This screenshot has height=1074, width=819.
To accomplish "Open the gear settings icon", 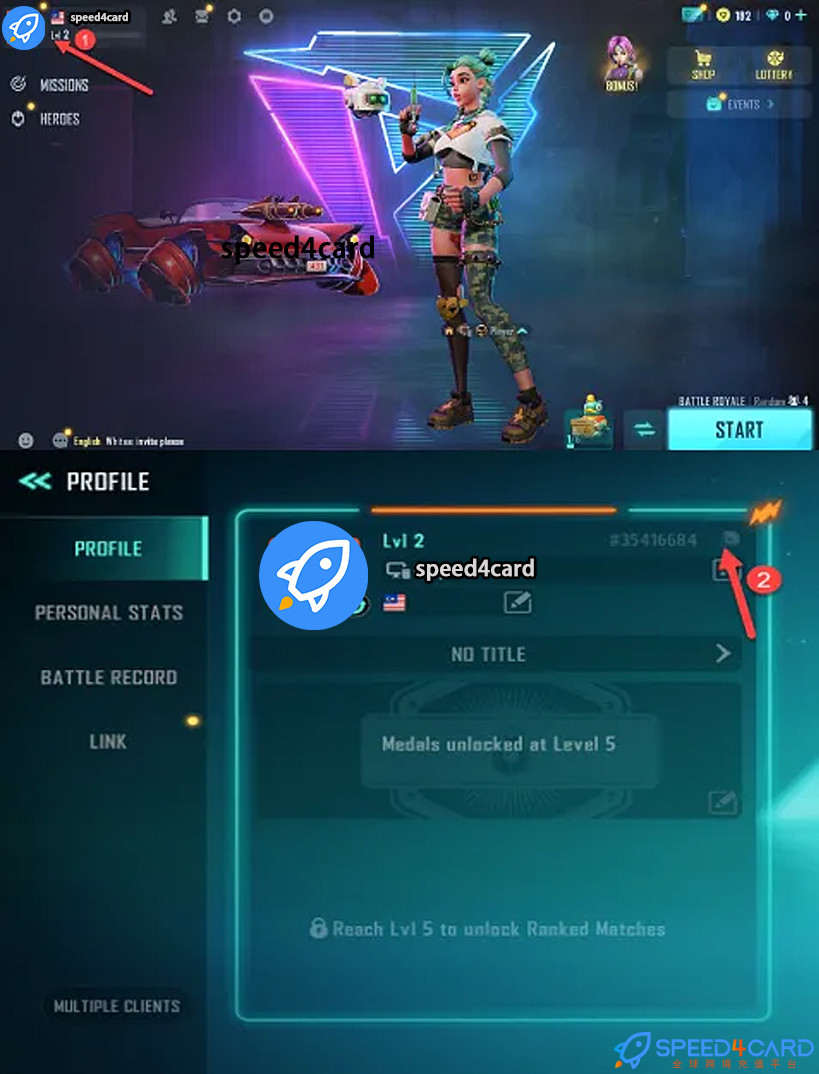I will (234, 16).
